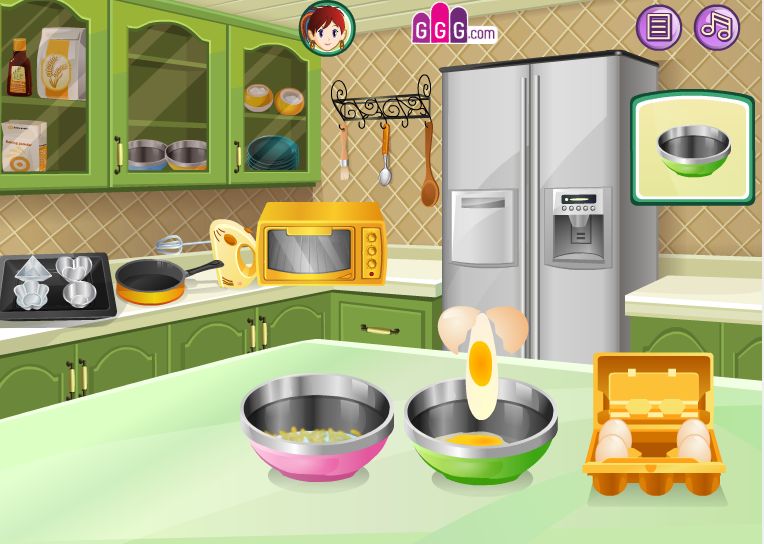Viewport: 764px width, 544px height.
Task: Pick the egg carton on the counter
Action: [653, 425]
